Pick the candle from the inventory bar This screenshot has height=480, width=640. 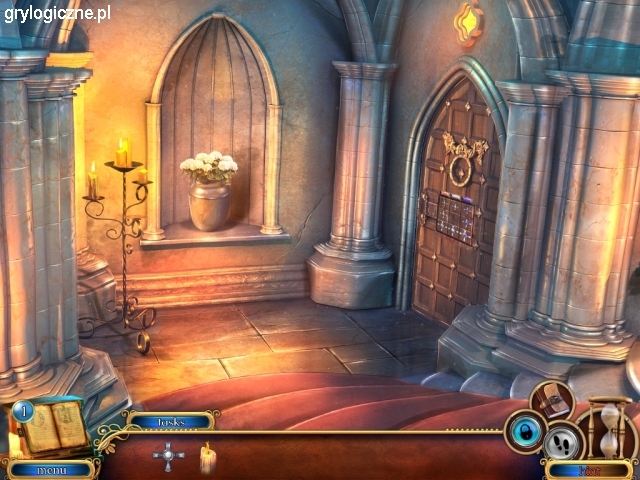[x=208, y=457]
